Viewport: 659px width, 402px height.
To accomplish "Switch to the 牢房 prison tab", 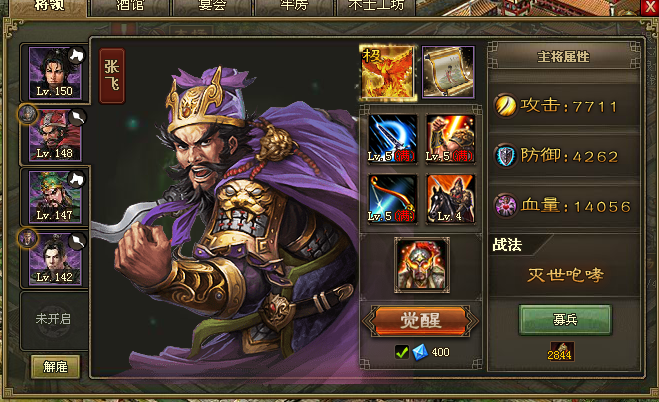I will tap(291, 6).
